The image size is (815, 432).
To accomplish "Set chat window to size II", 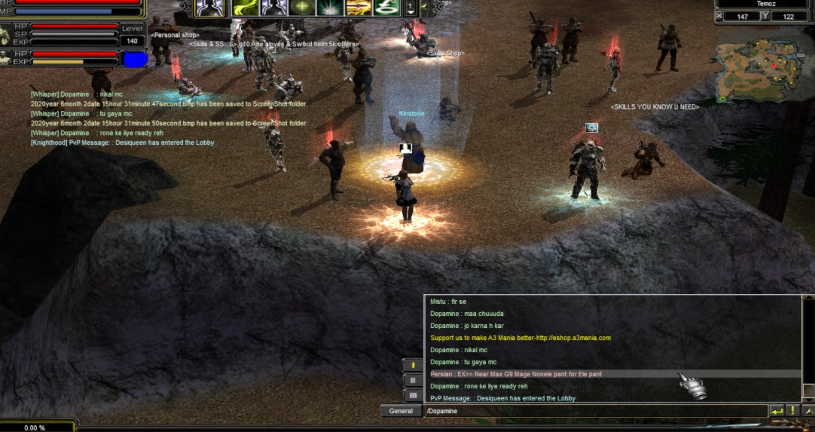I will tap(411, 380).
